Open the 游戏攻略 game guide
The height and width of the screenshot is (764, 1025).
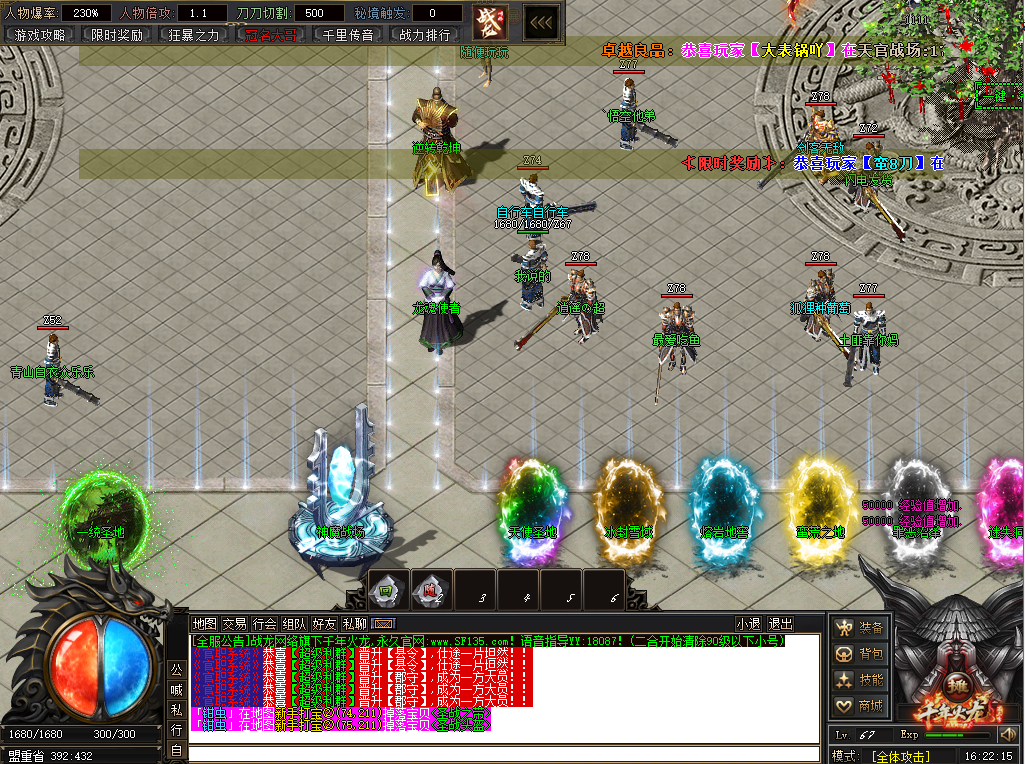click(40, 34)
